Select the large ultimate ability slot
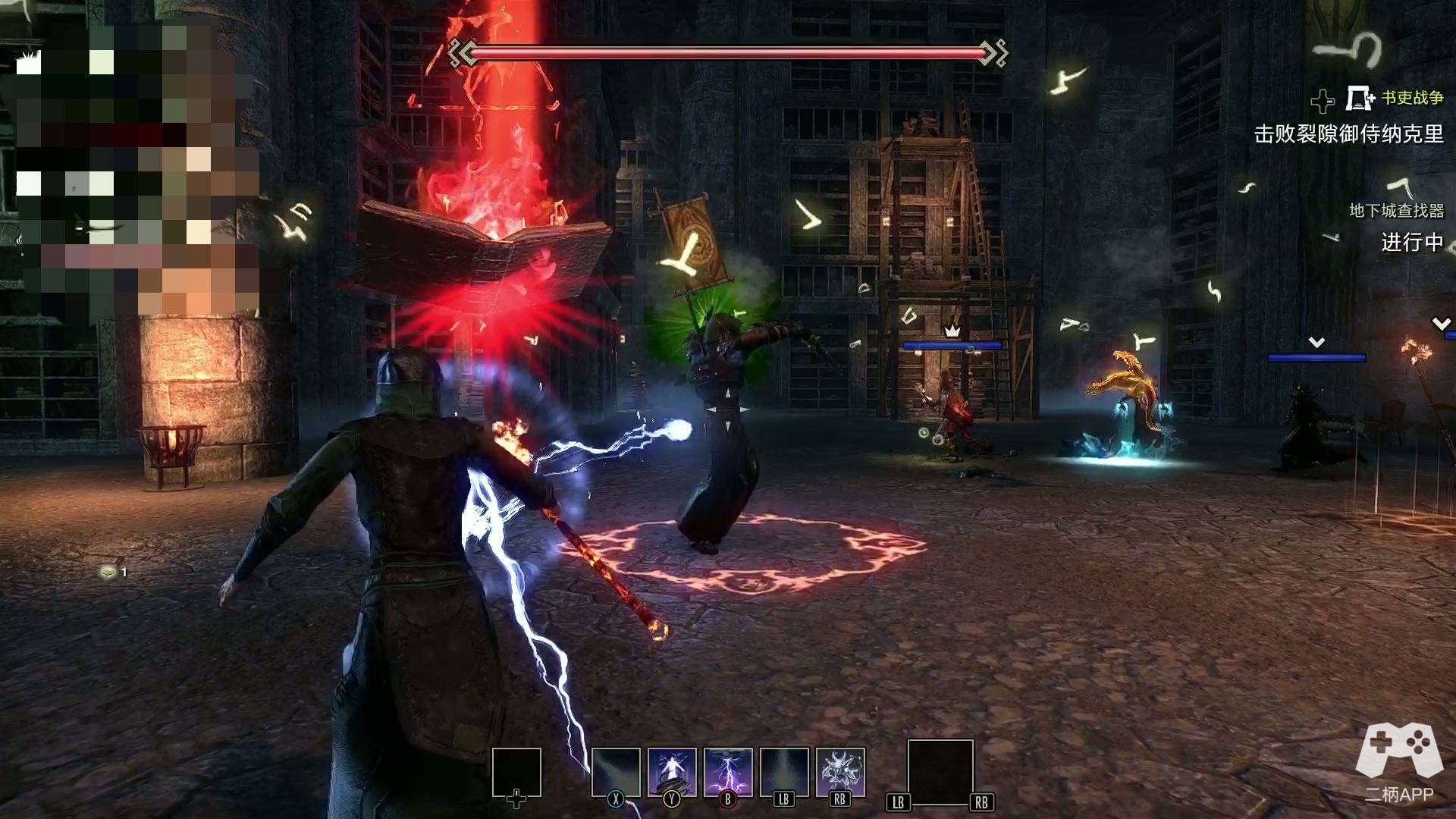Screen dimensions: 1456x819 click(940, 772)
